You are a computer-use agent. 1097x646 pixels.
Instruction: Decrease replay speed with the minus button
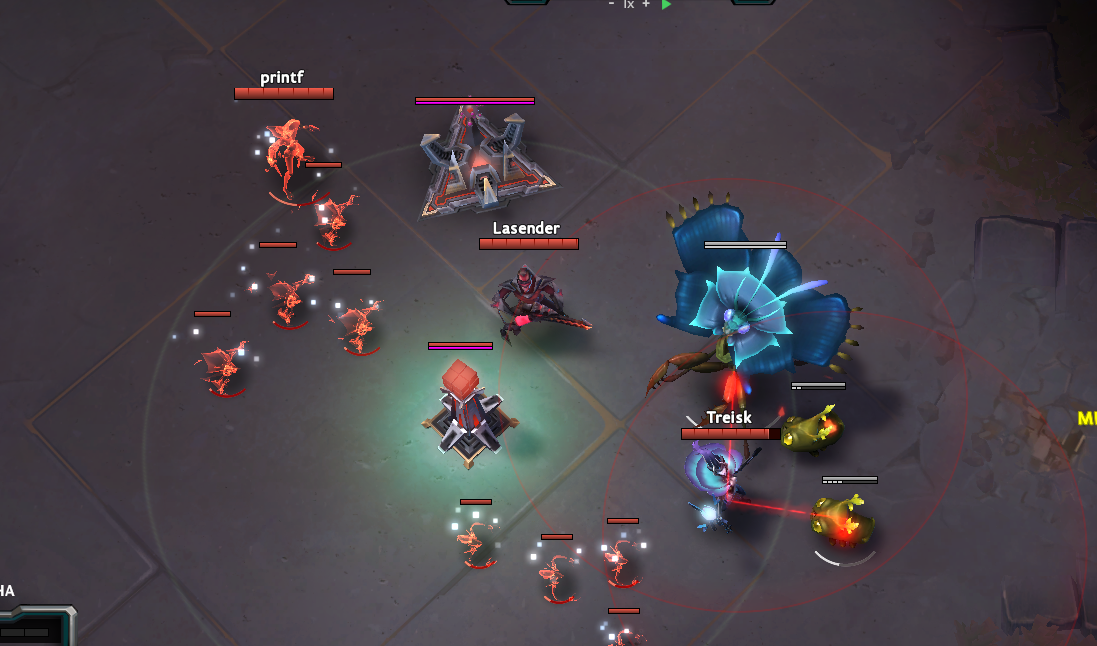(x=611, y=4)
